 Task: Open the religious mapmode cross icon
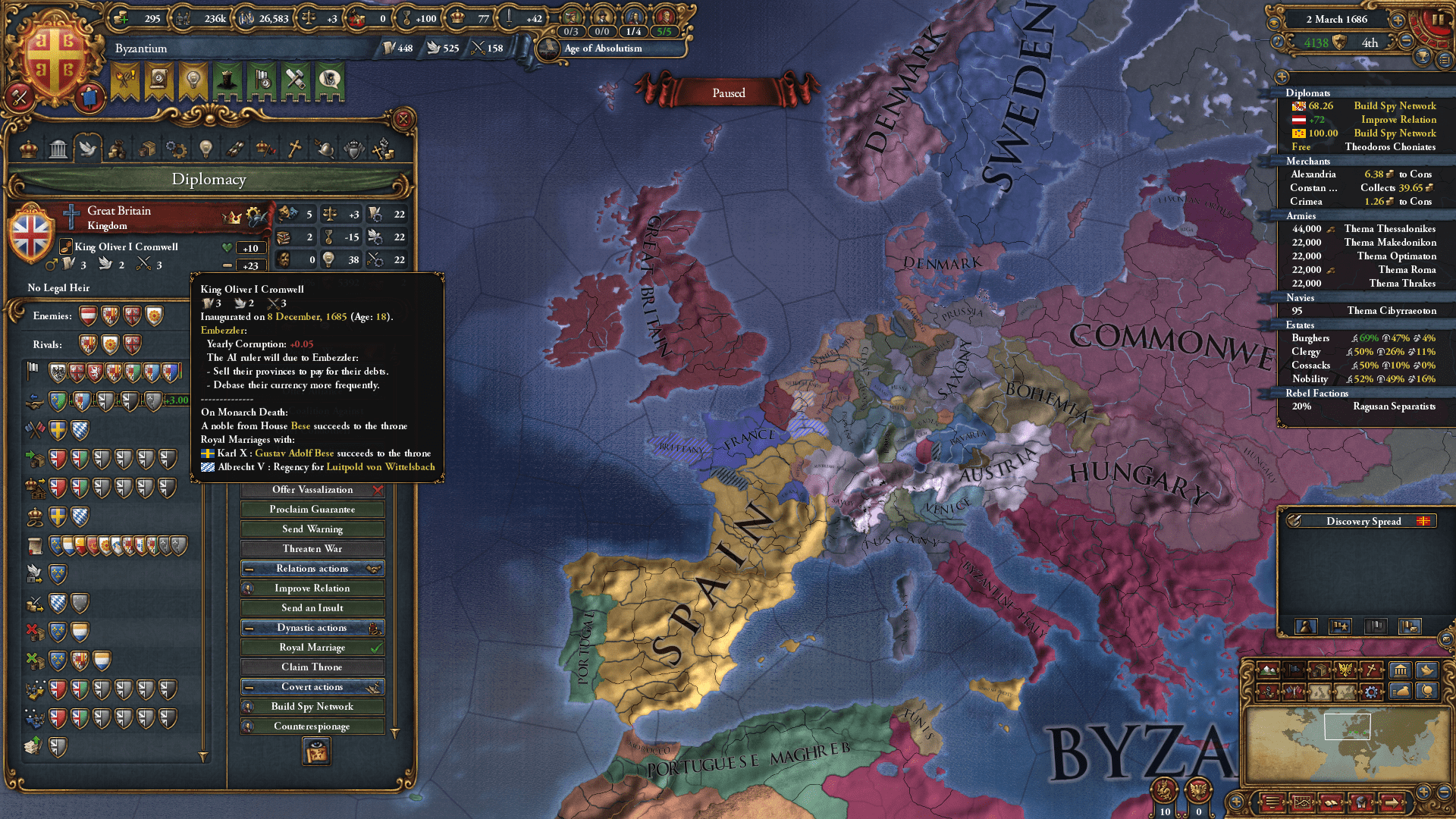[1370, 670]
